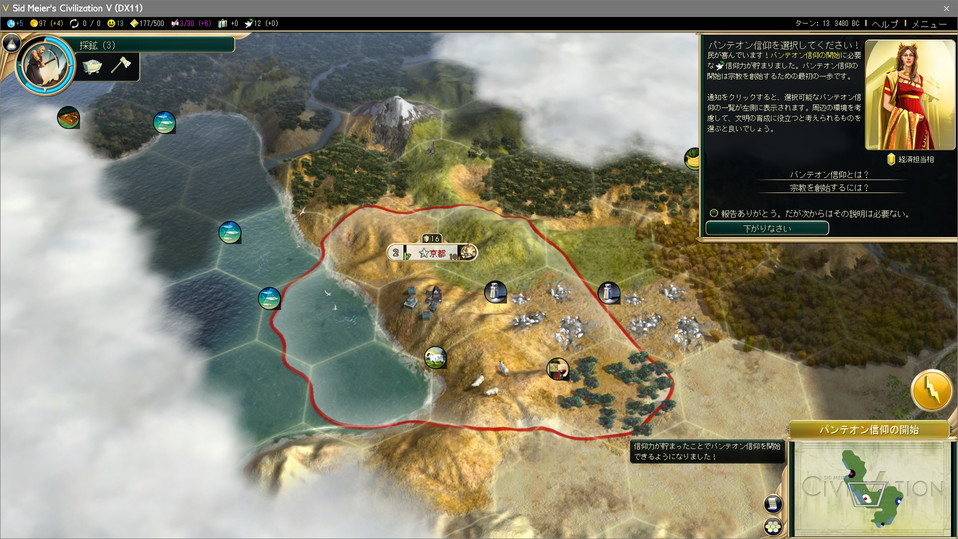This screenshot has height=539, width=958.
Task: Open the scroll icon beside the minimap
Action: (772, 504)
